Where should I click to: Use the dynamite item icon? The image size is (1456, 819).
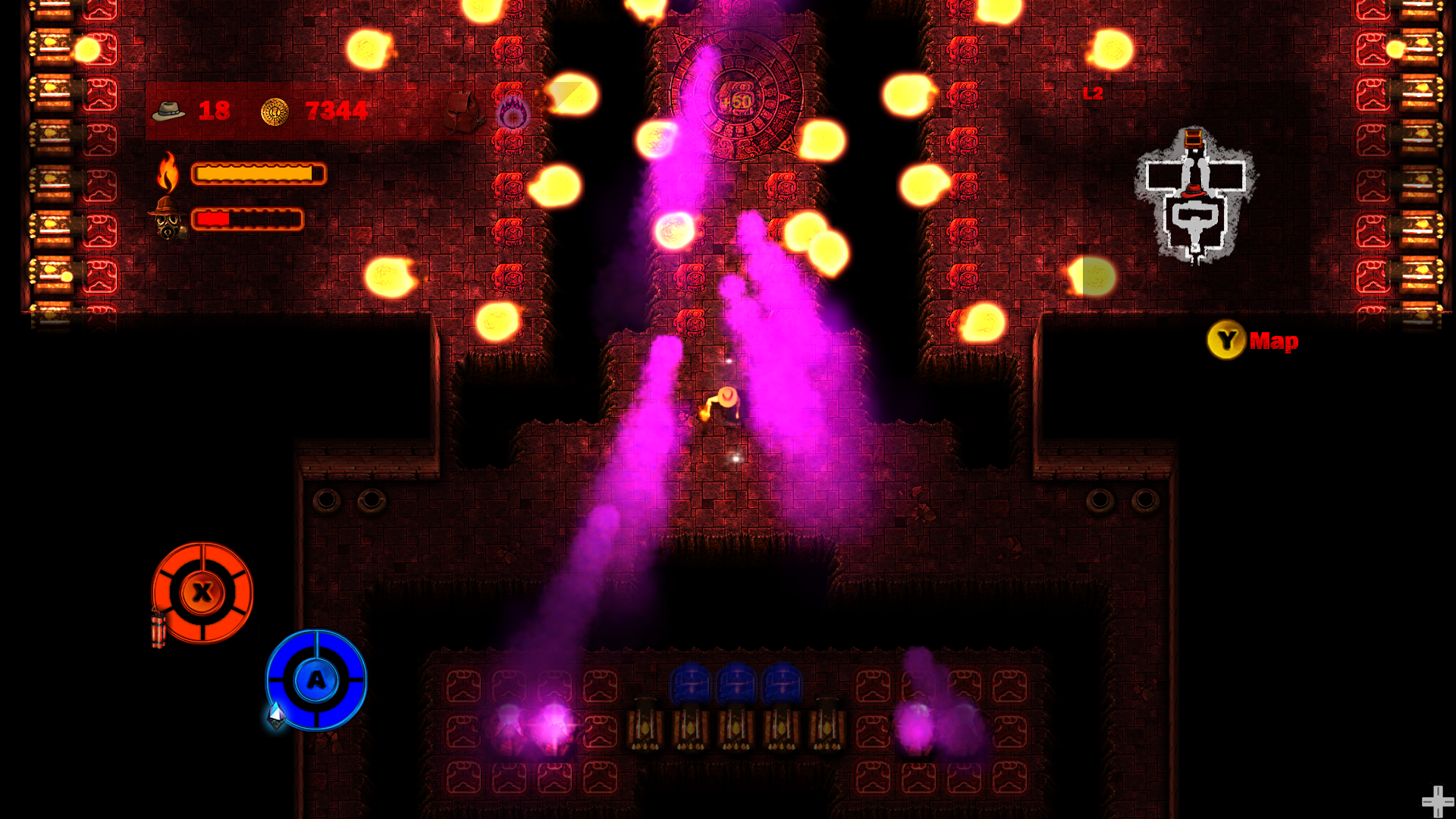coord(158,629)
